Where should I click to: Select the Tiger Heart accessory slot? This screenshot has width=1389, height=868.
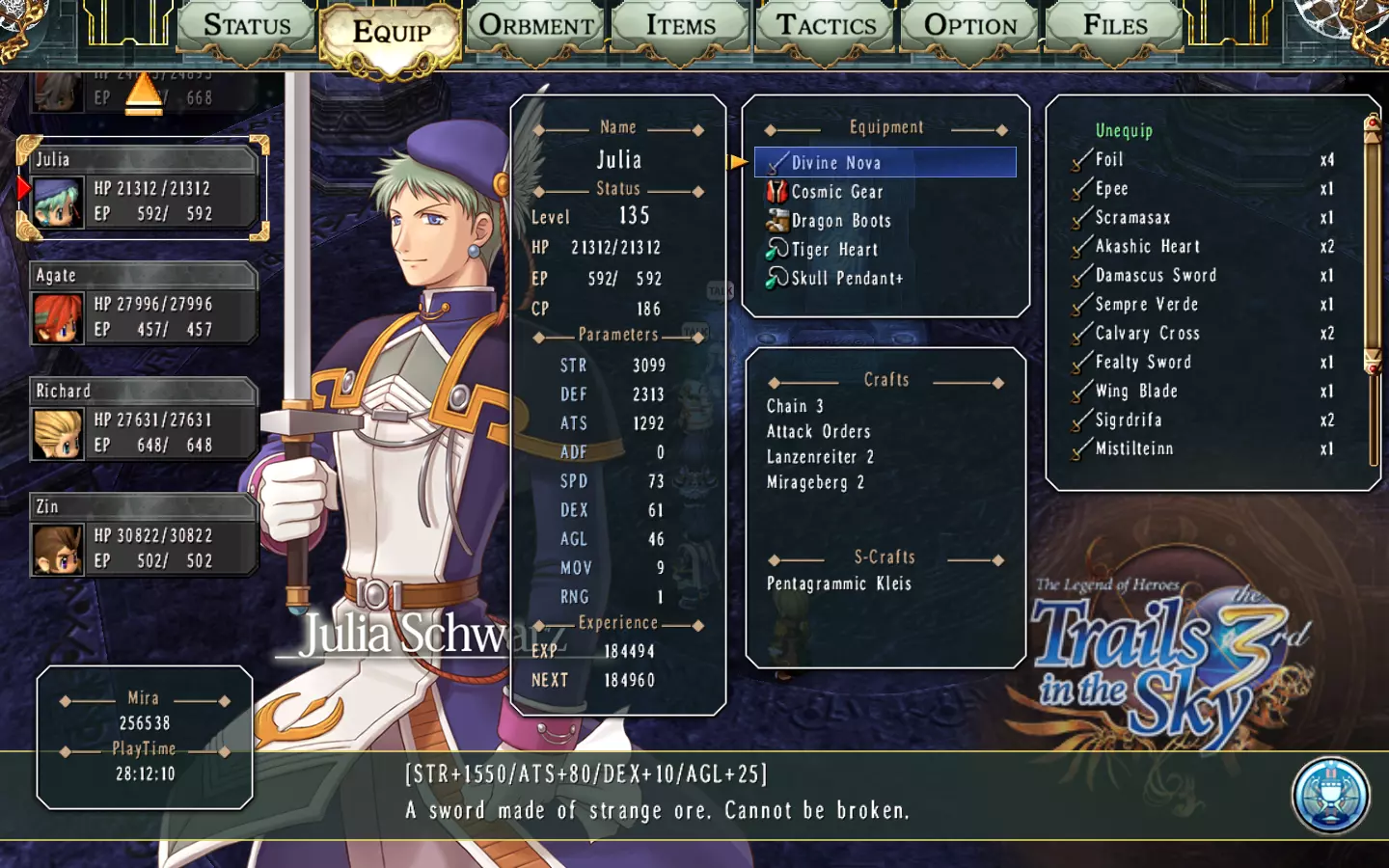833,250
